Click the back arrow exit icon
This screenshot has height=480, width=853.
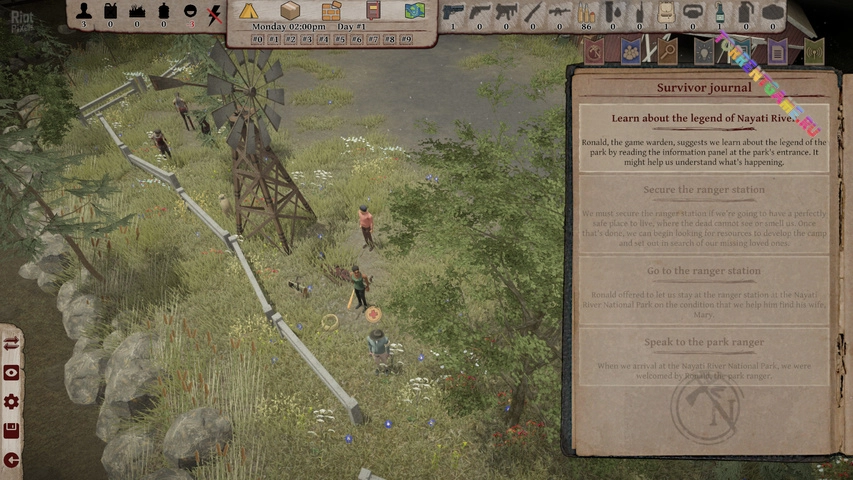[11, 459]
